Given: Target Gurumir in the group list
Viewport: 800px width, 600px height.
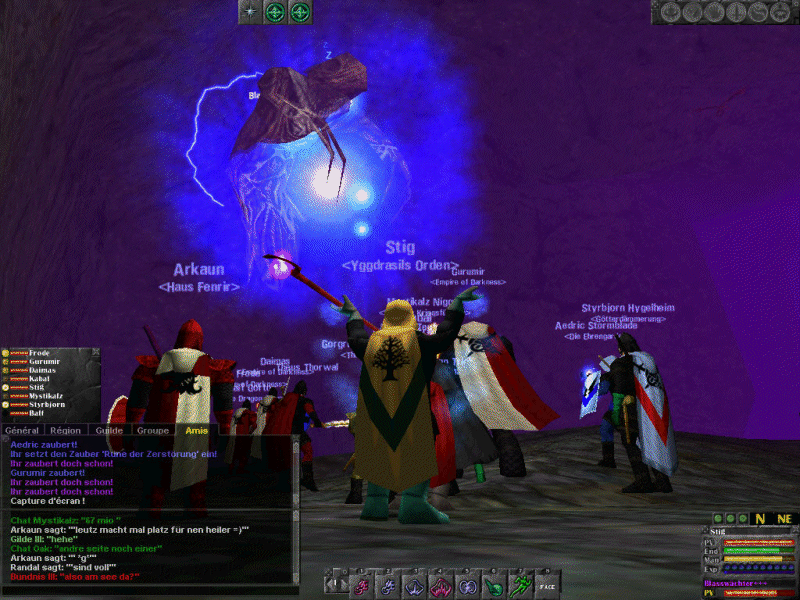Looking at the screenshot, I should click(43, 362).
